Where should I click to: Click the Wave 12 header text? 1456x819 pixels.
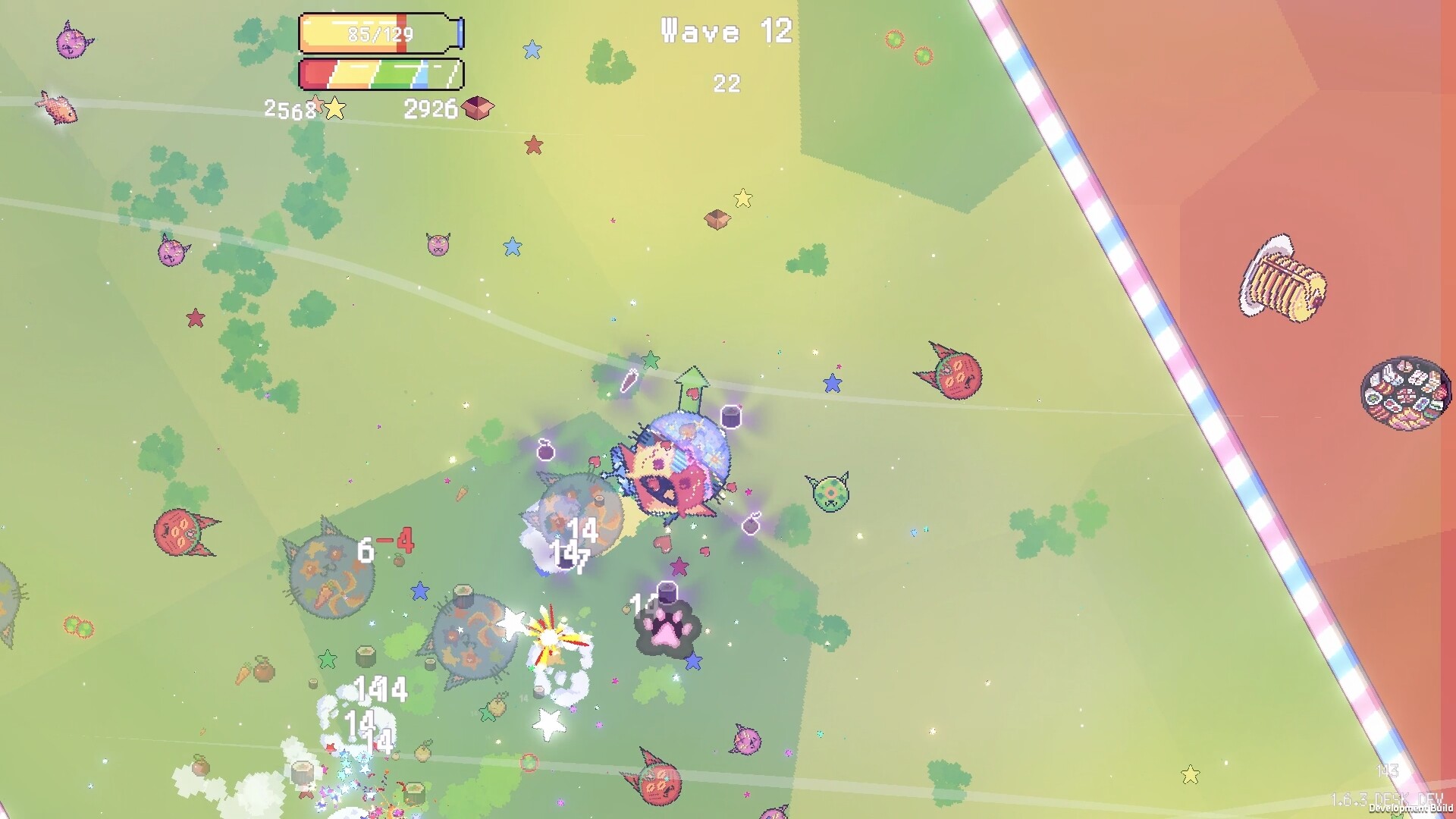723,32
